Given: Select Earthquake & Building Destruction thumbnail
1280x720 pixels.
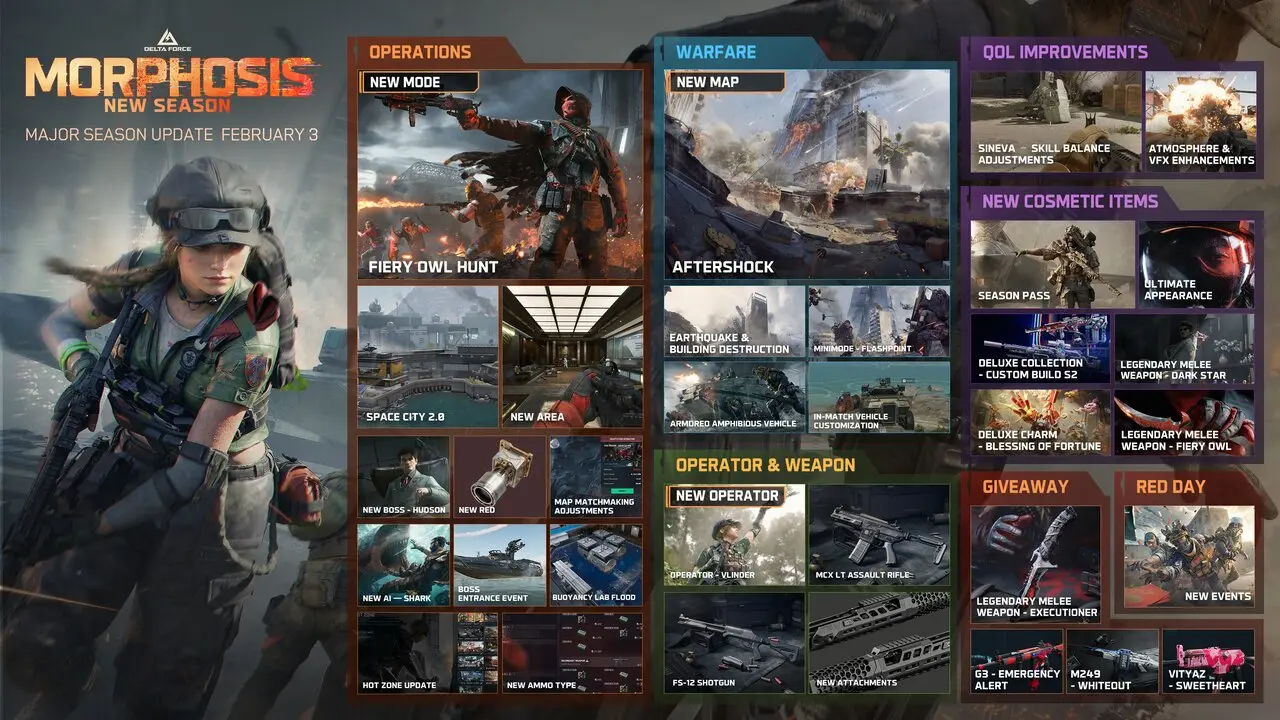Looking at the screenshot, I should click(734, 321).
